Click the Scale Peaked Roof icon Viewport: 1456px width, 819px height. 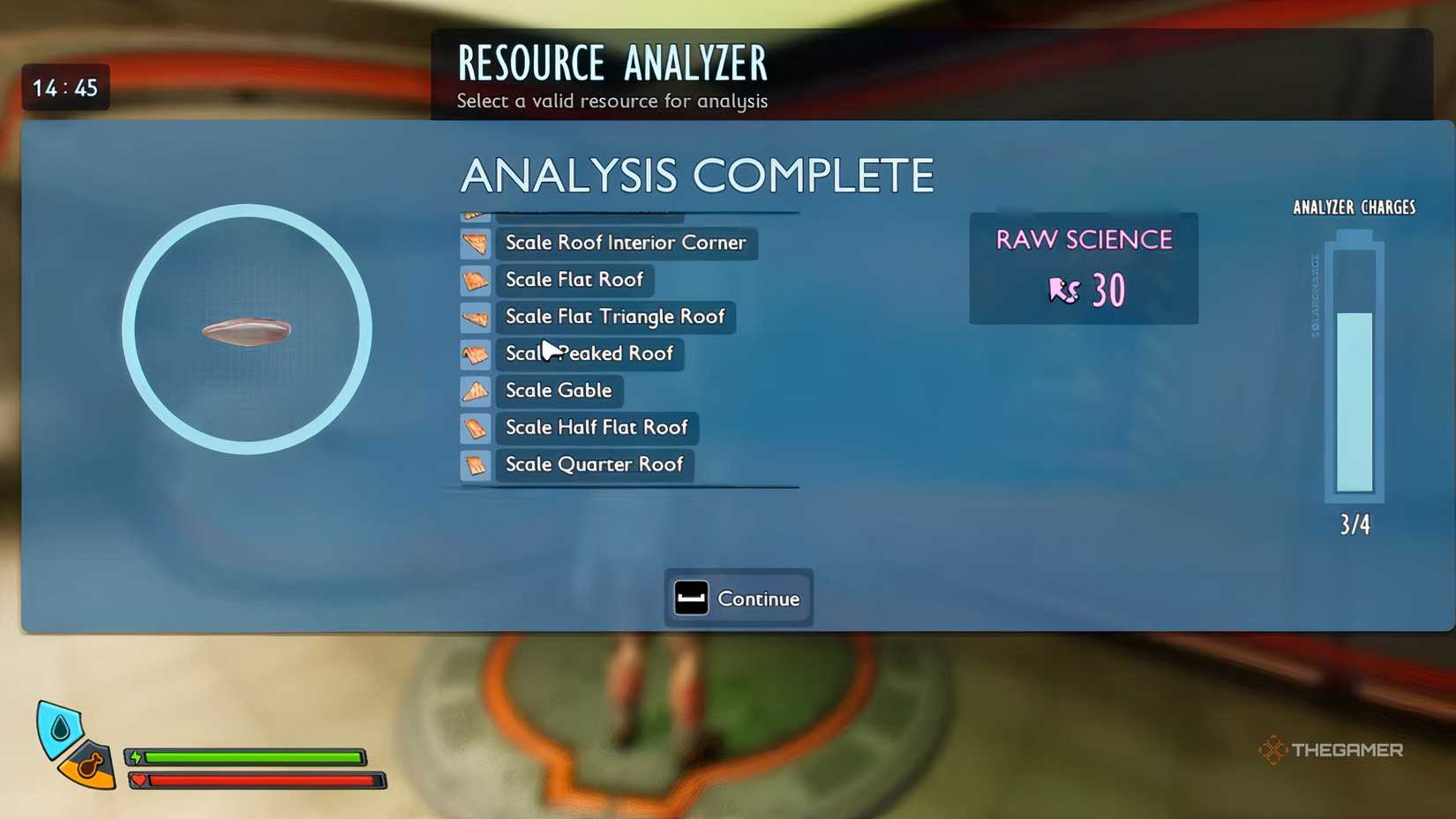point(476,354)
